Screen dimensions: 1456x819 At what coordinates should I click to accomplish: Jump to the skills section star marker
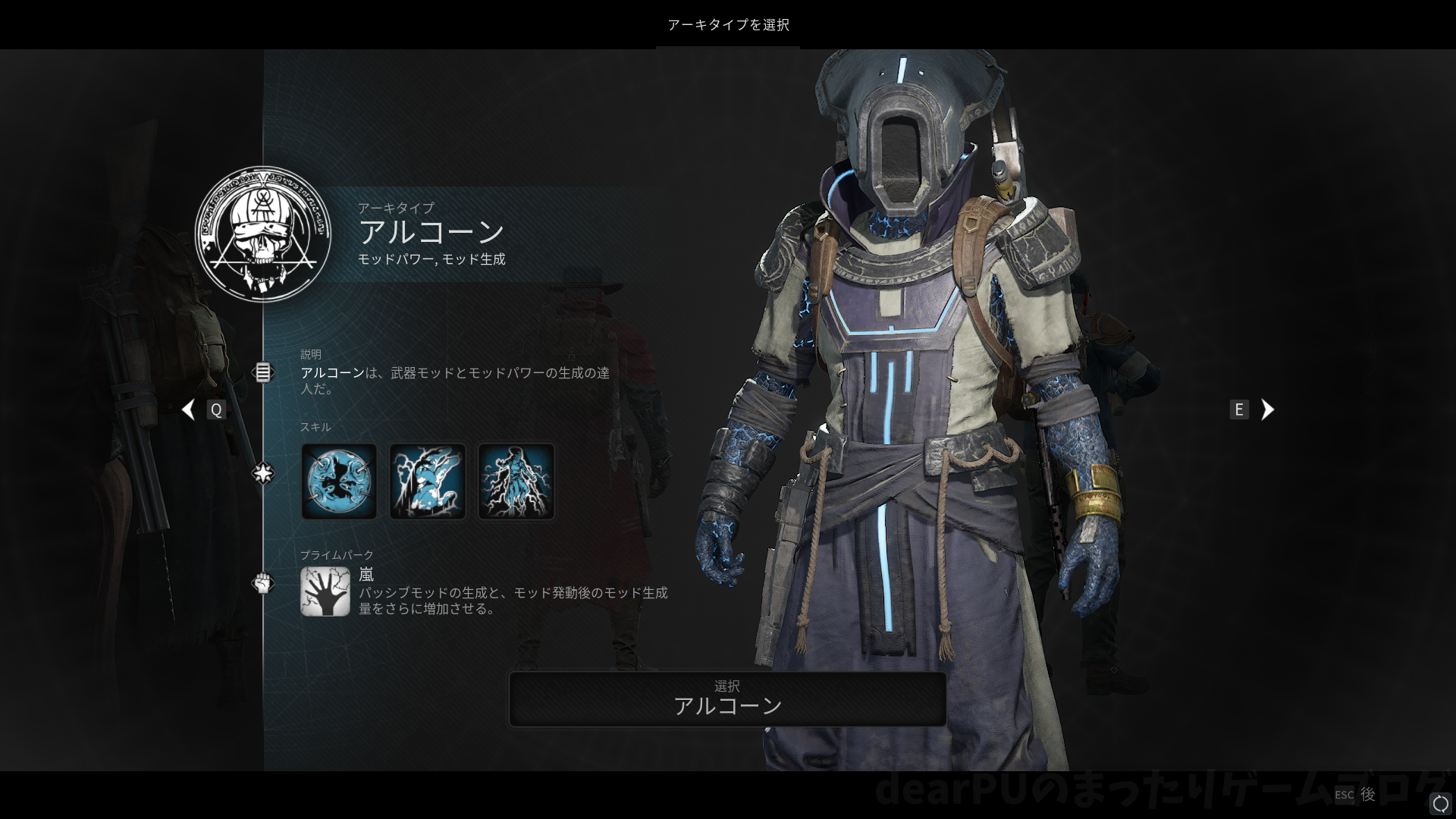coord(262,474)
